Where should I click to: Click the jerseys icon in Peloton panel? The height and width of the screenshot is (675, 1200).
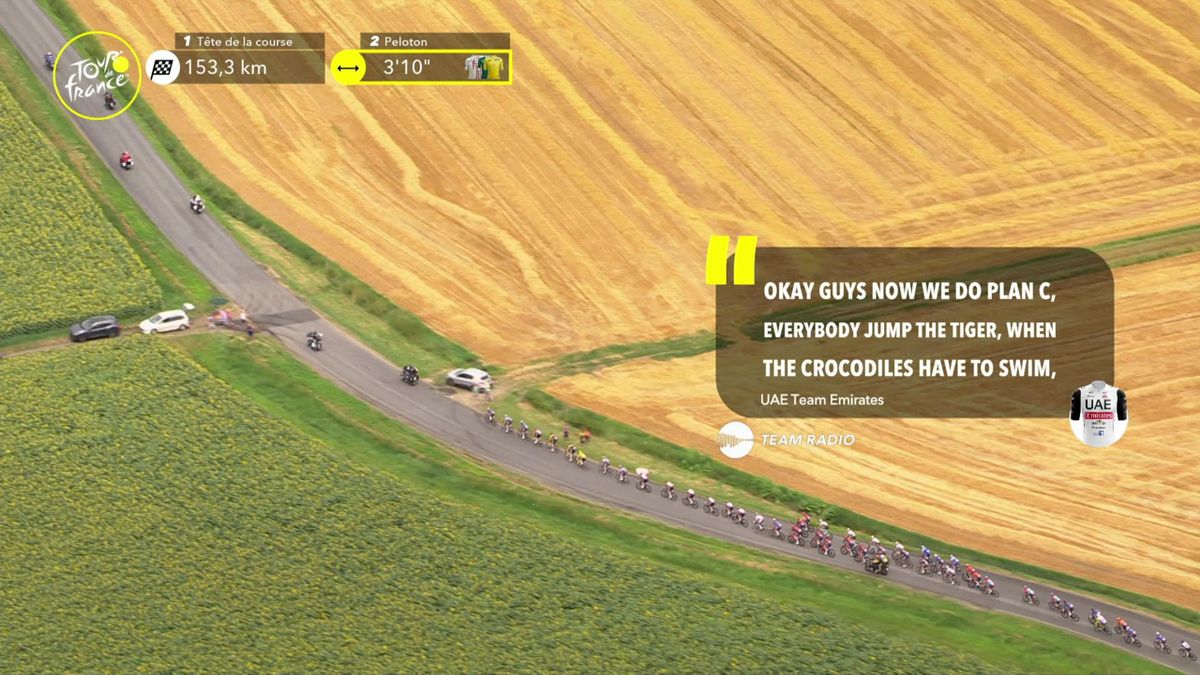(487, 67)
